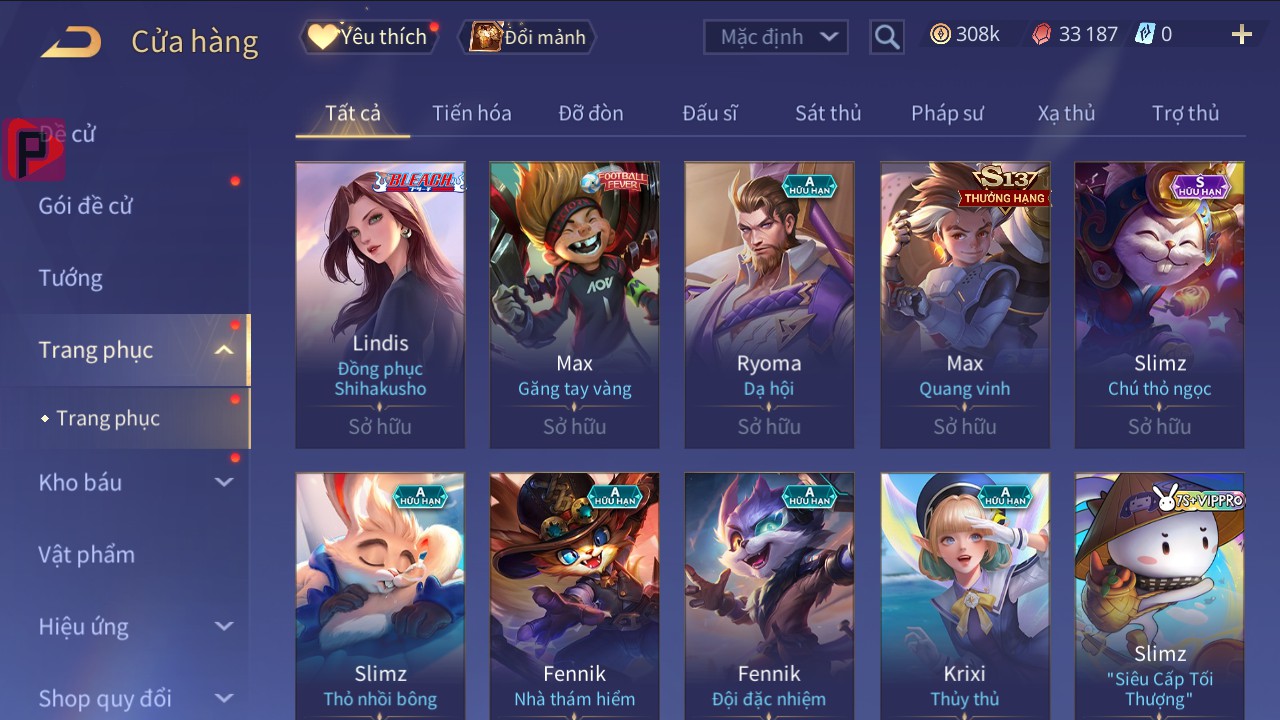Go to the Tướng heroes section
This screenshot has height=720, width=1280.
click(71, 278)
